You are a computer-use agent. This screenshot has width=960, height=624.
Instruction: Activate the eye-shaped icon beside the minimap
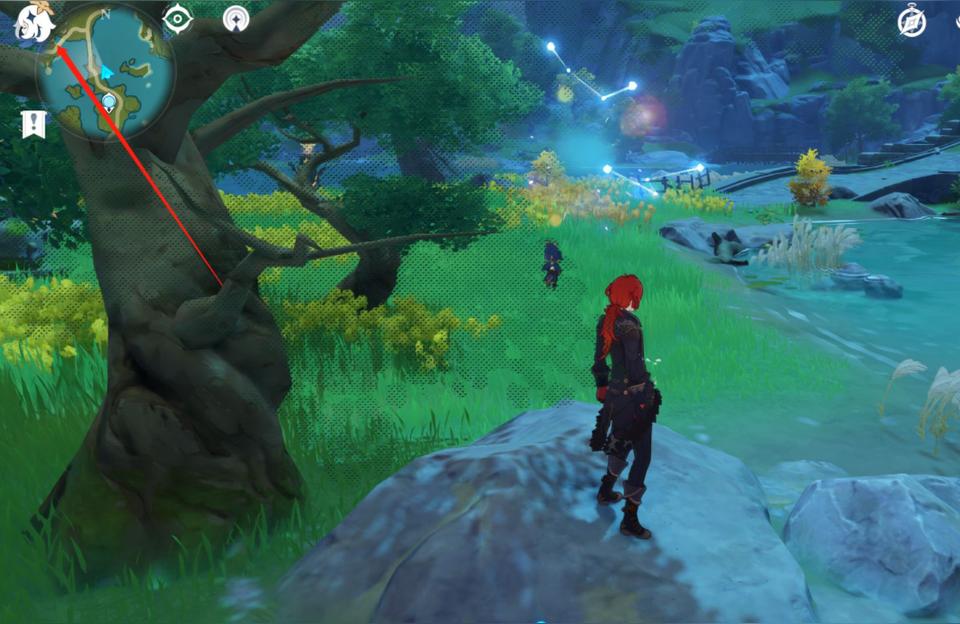coord(178,19)
